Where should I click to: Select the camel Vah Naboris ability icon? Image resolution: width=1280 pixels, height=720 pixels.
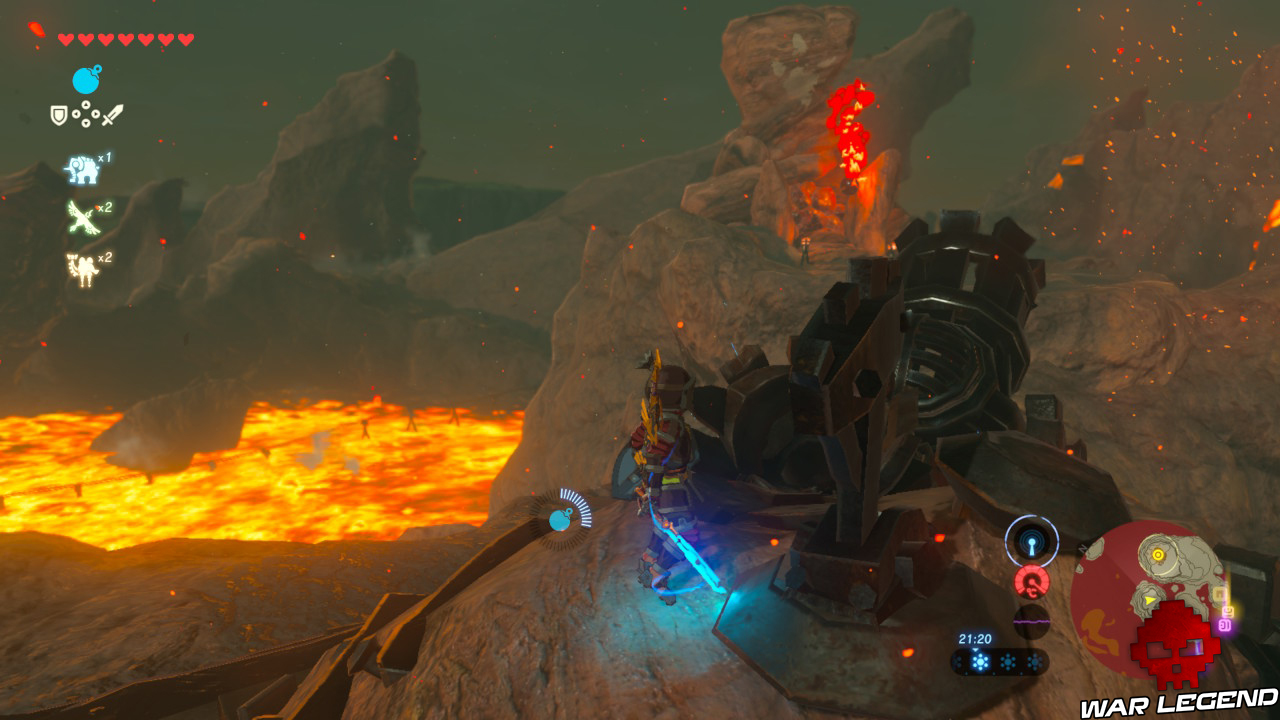click(x=82, y=269)
